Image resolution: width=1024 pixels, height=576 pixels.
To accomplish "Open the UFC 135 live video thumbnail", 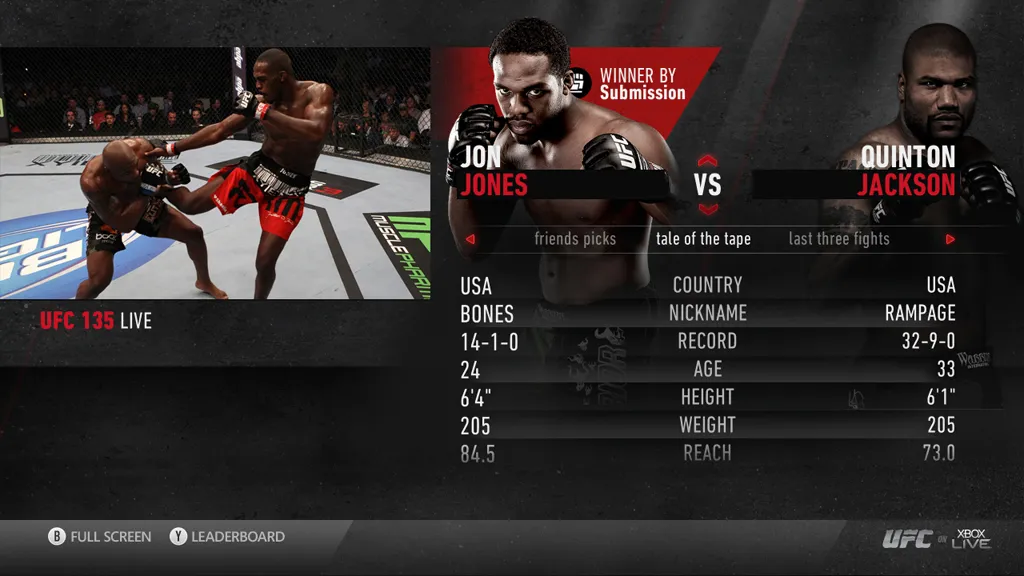I will click(215, 173).
